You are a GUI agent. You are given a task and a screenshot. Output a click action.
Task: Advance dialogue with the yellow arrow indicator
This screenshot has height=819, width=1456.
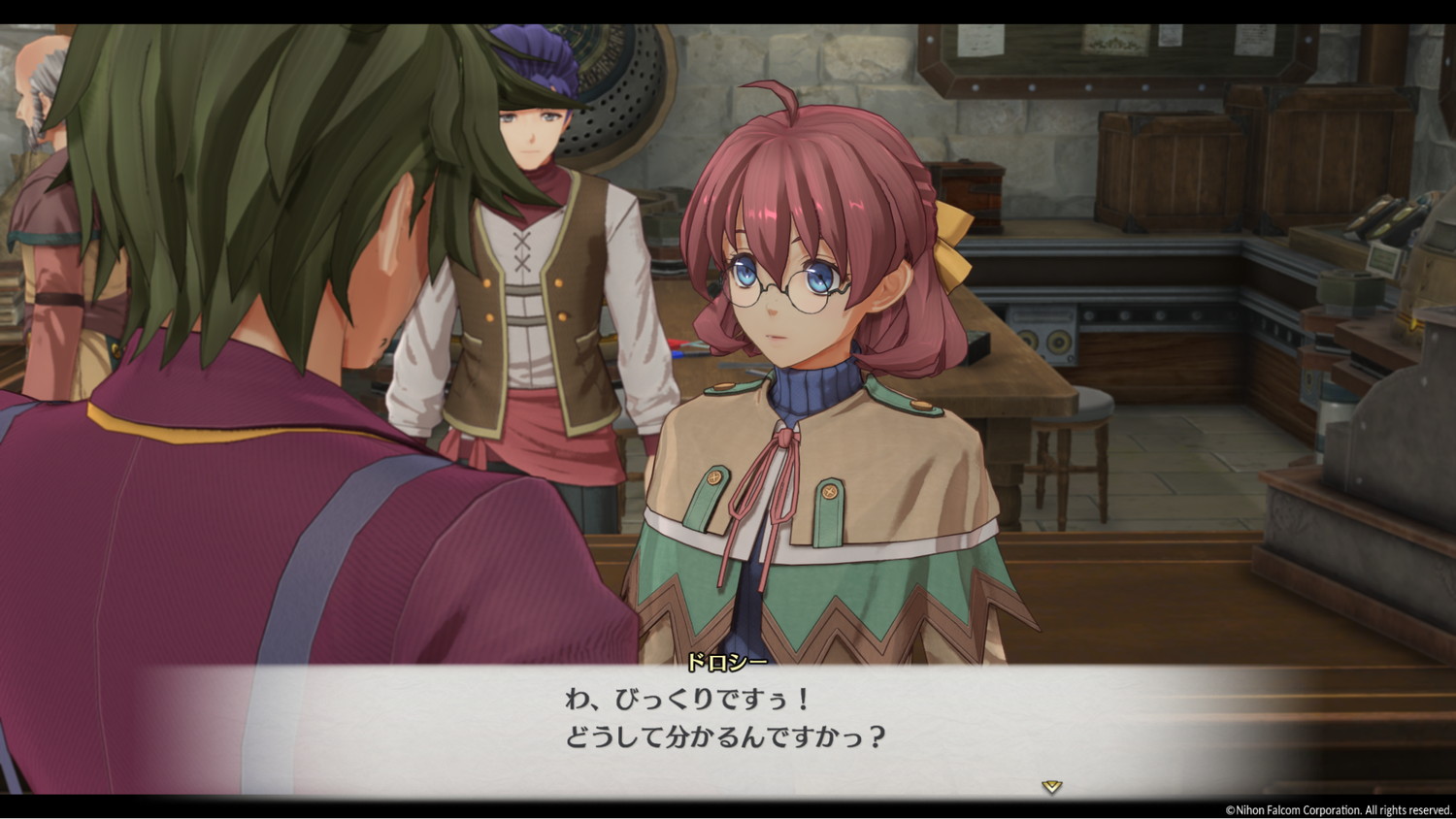click(x=1051, y=786)
